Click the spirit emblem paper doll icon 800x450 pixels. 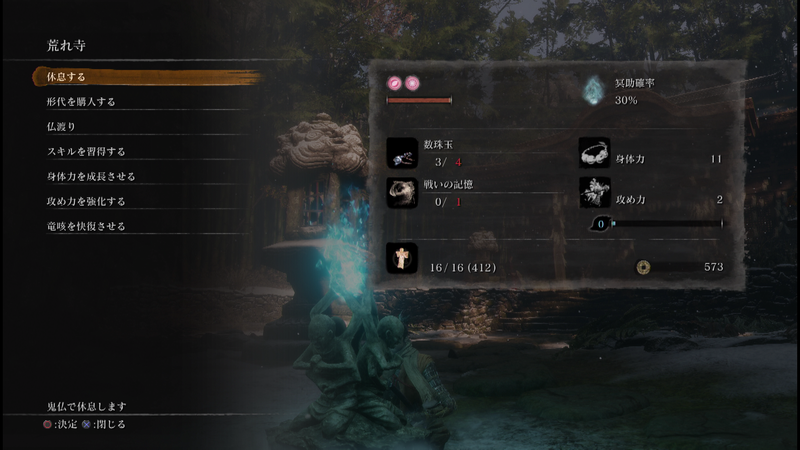pos(402,260)
